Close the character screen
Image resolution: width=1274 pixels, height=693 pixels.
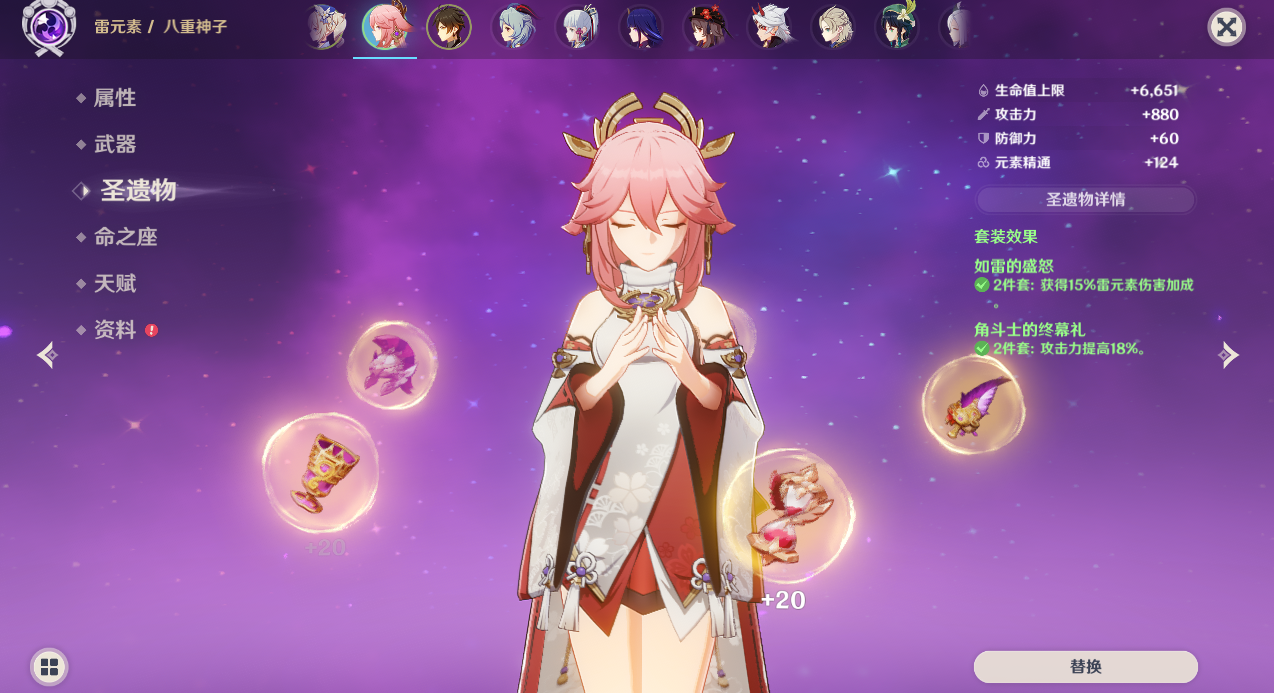(1226, 27)
